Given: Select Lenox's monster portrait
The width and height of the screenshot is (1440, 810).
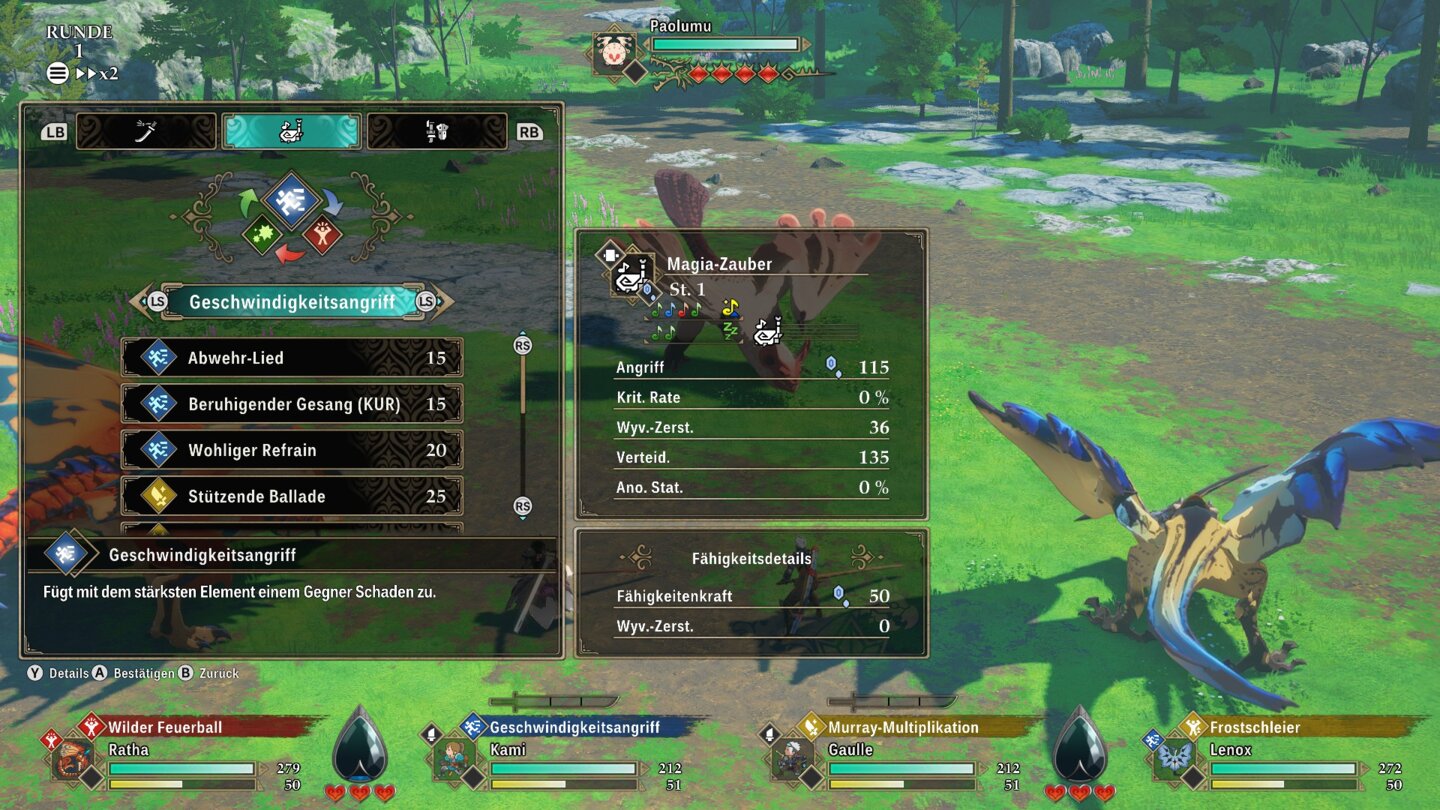Looking at the screenshot, I should click(x=1174, y=758).
